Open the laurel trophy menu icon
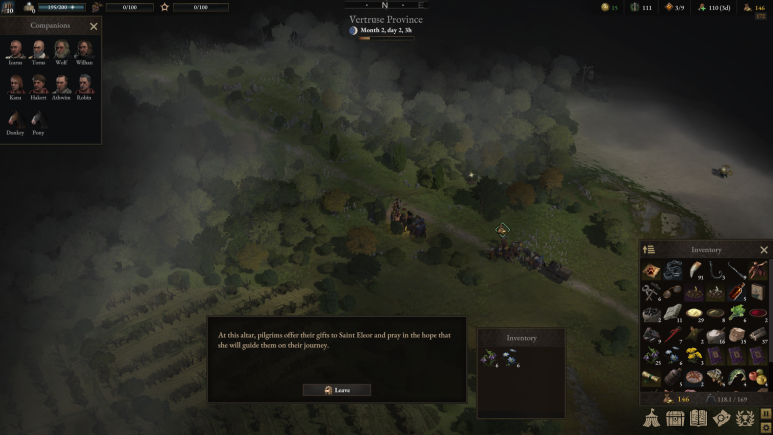The height and width of the screenshot is (435, 773). 746,418
